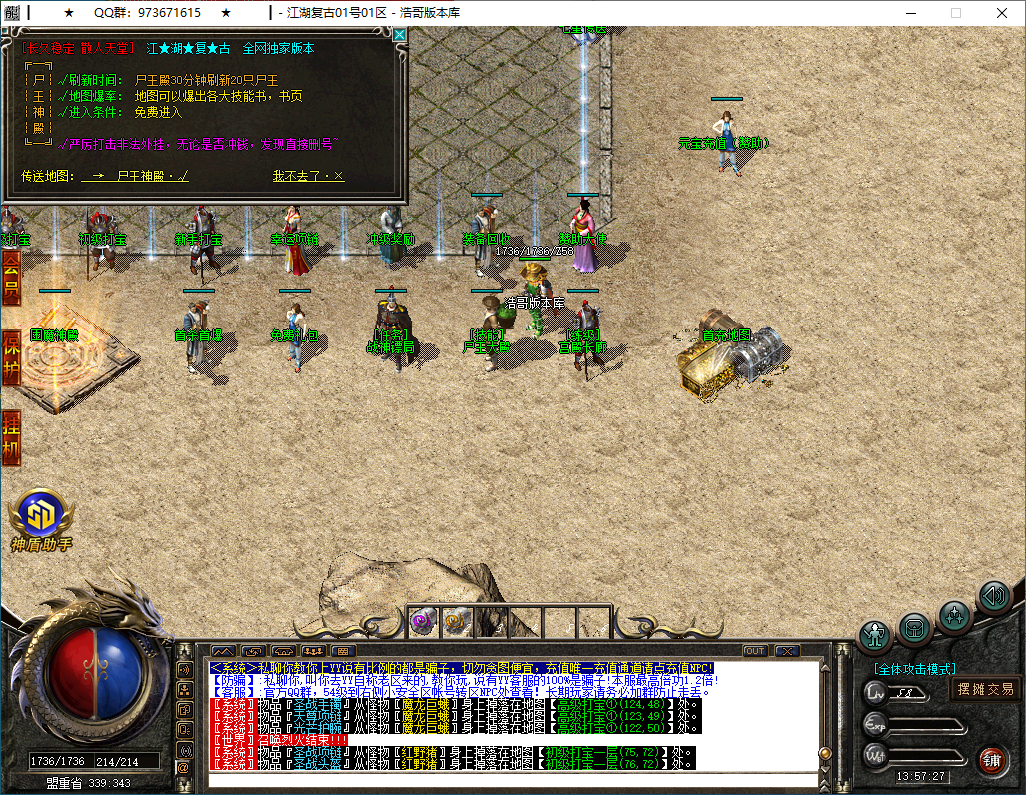
Task: Teleport to 尸王神殿 via dialog link
Action: pos(138,176)
